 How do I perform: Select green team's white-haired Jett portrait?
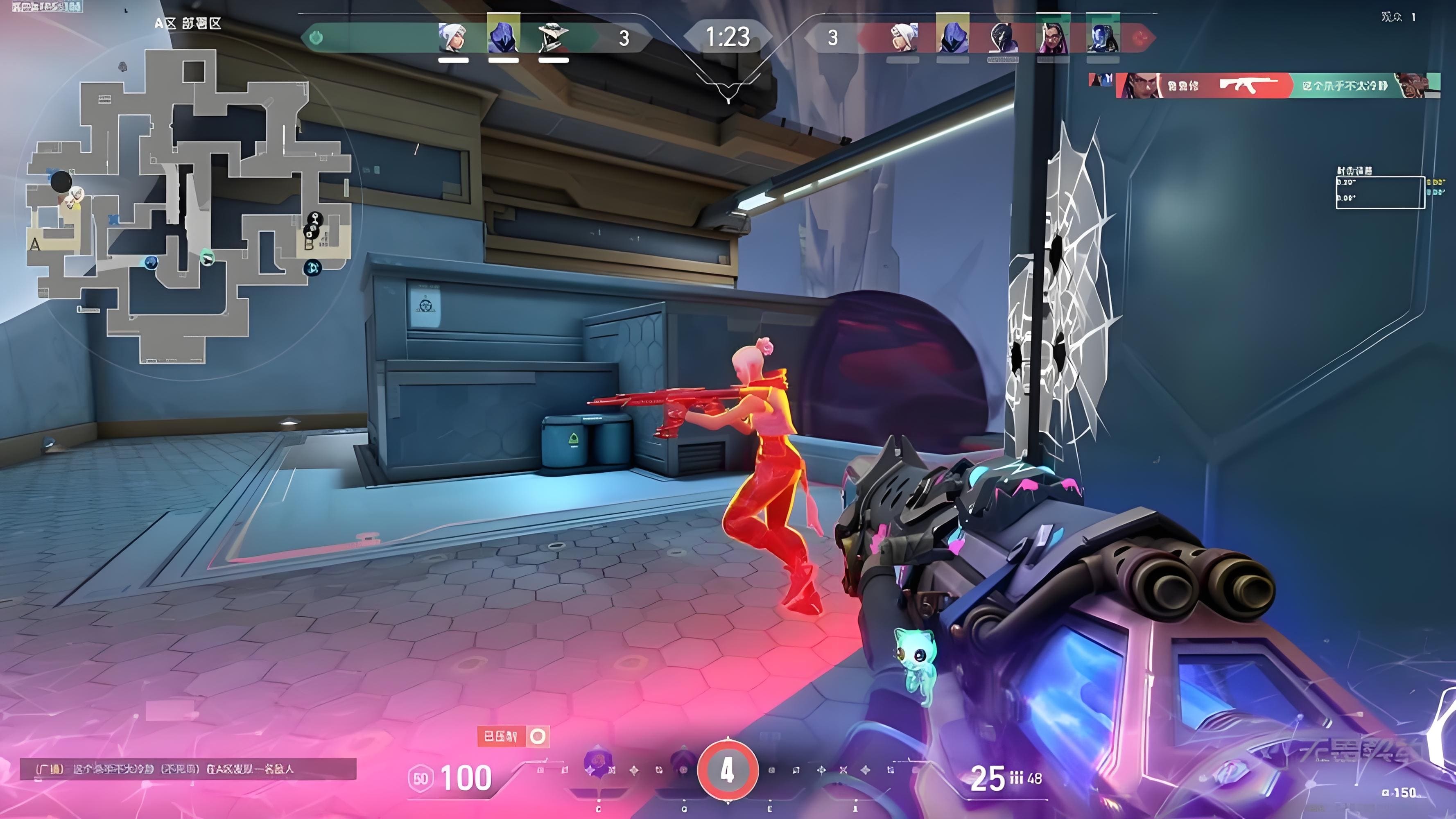(453, 37)
